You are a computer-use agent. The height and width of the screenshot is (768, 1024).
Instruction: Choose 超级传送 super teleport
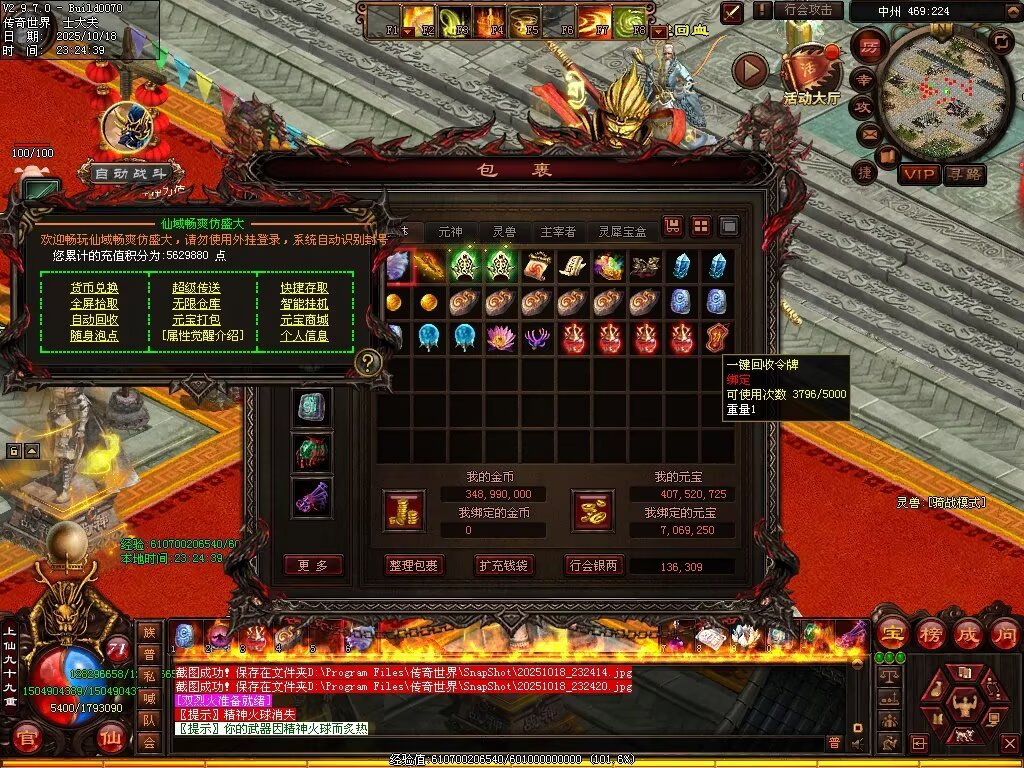click(197, 288)
